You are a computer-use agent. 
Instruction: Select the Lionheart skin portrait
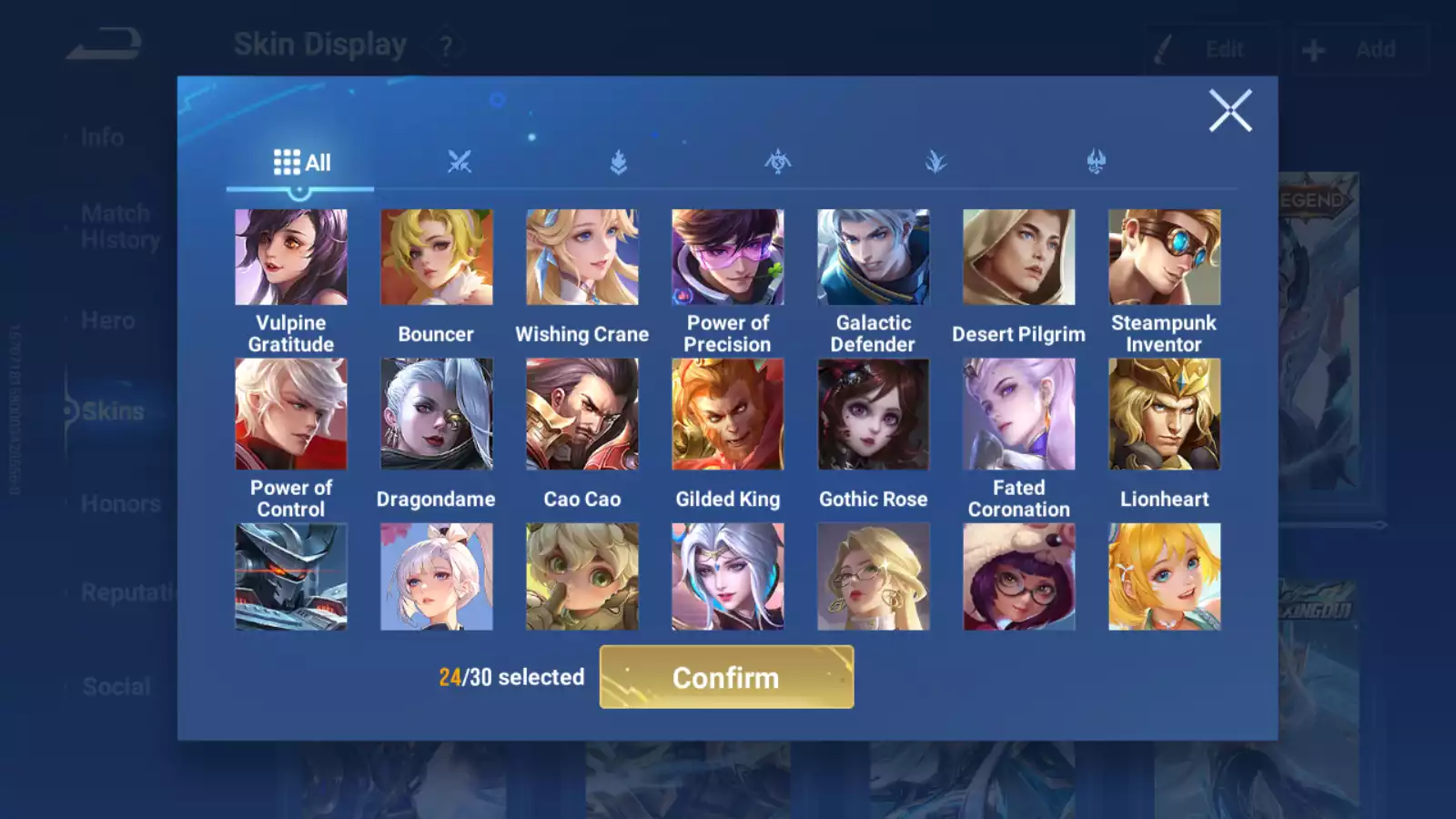[1165, 414]
